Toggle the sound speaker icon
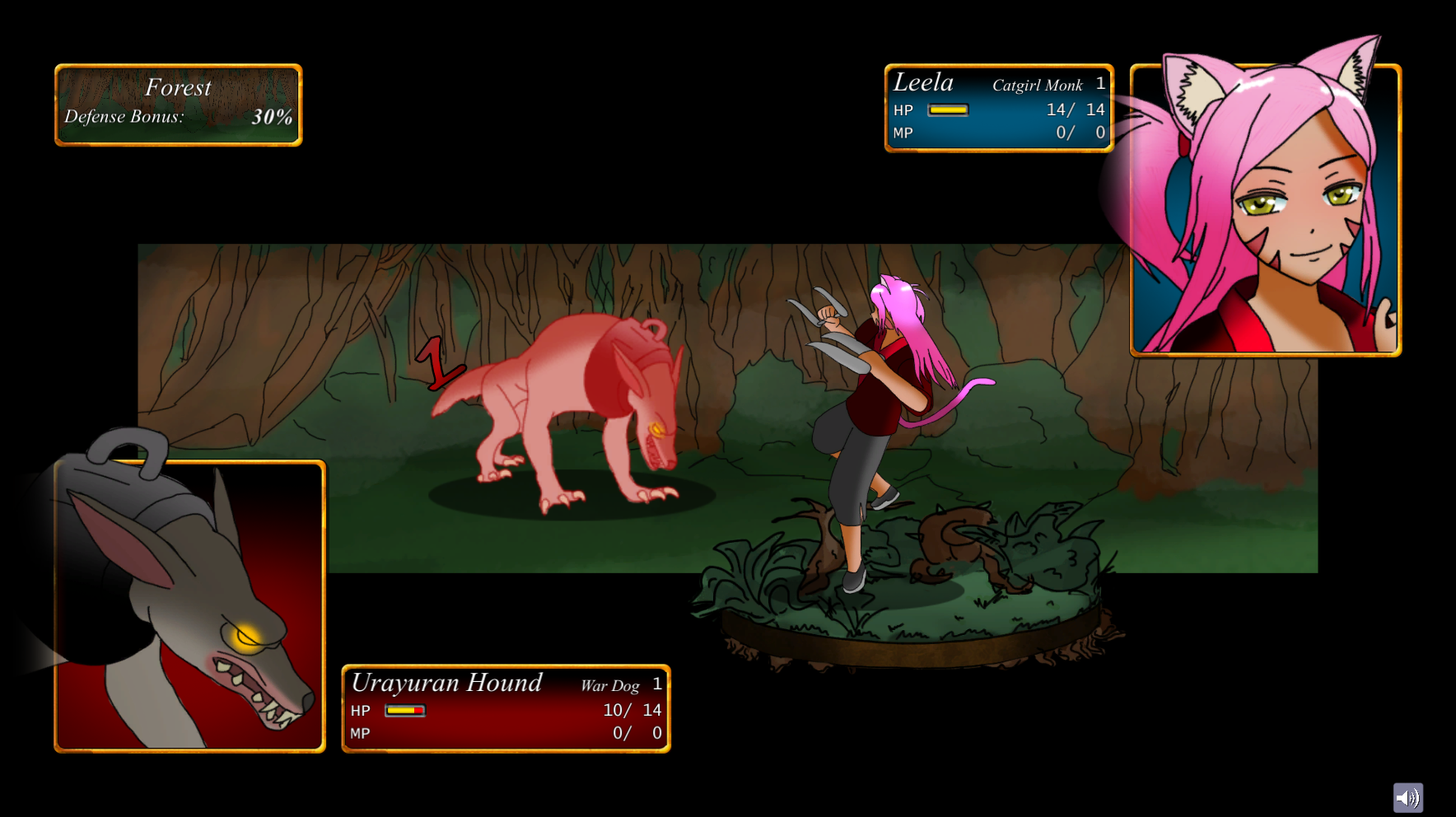 (1407, 797)
